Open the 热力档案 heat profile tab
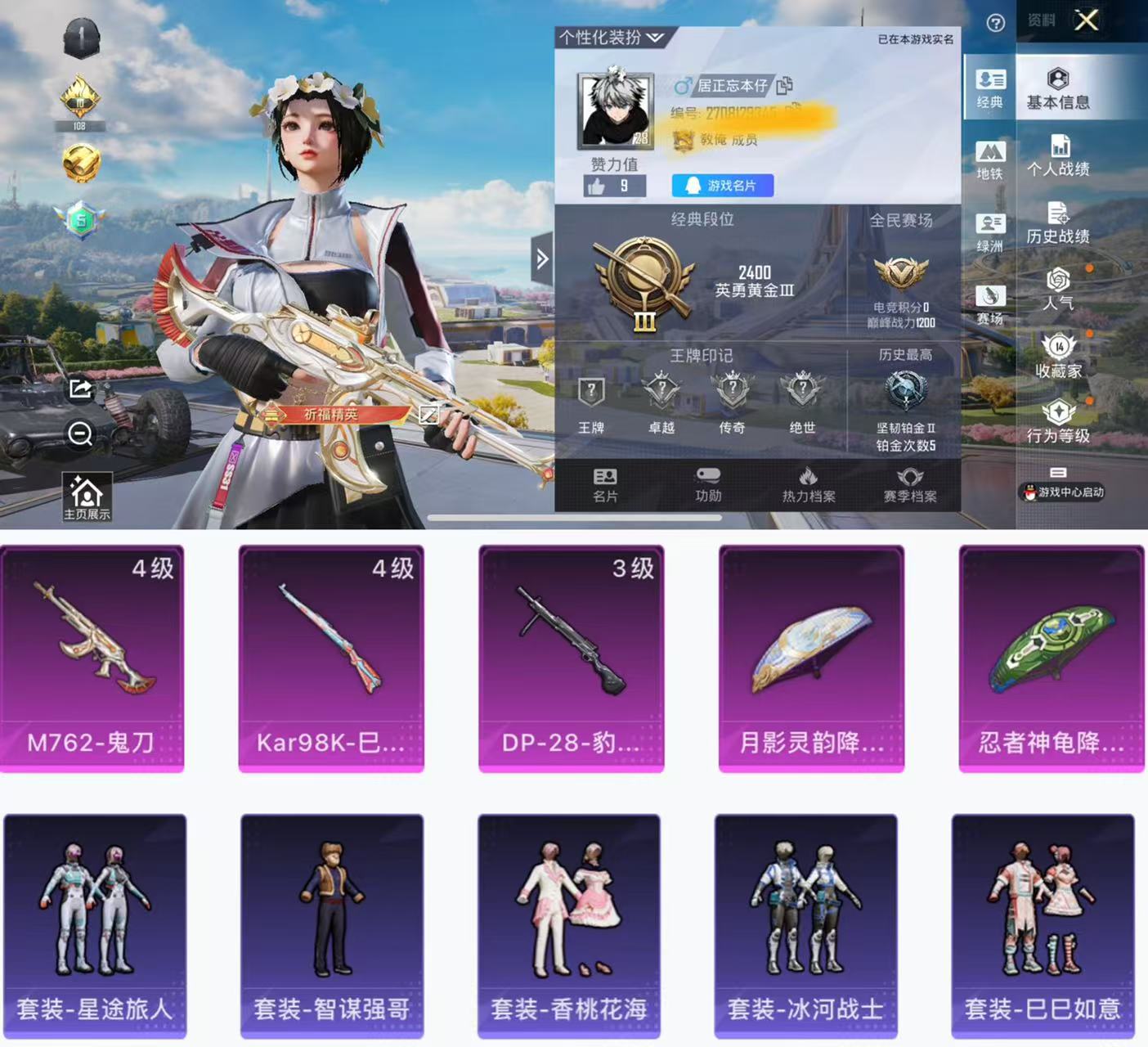Screen dimensions: 1148x1047 [808, 485]
